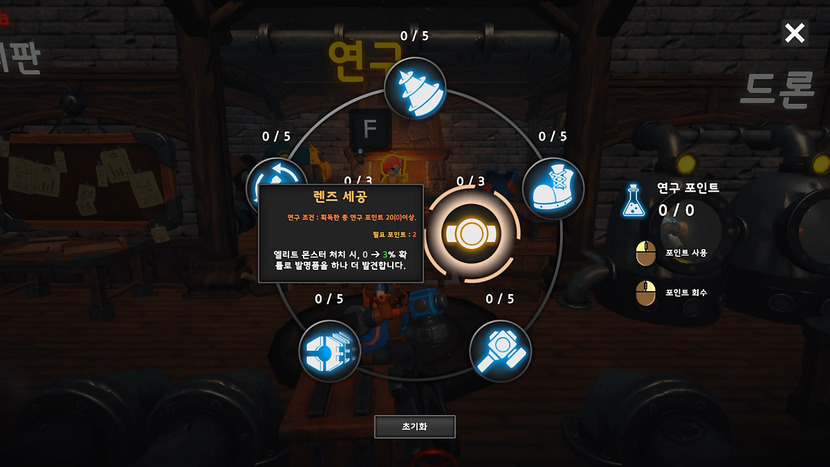Select the mechanical claw research node

(329, 350)
